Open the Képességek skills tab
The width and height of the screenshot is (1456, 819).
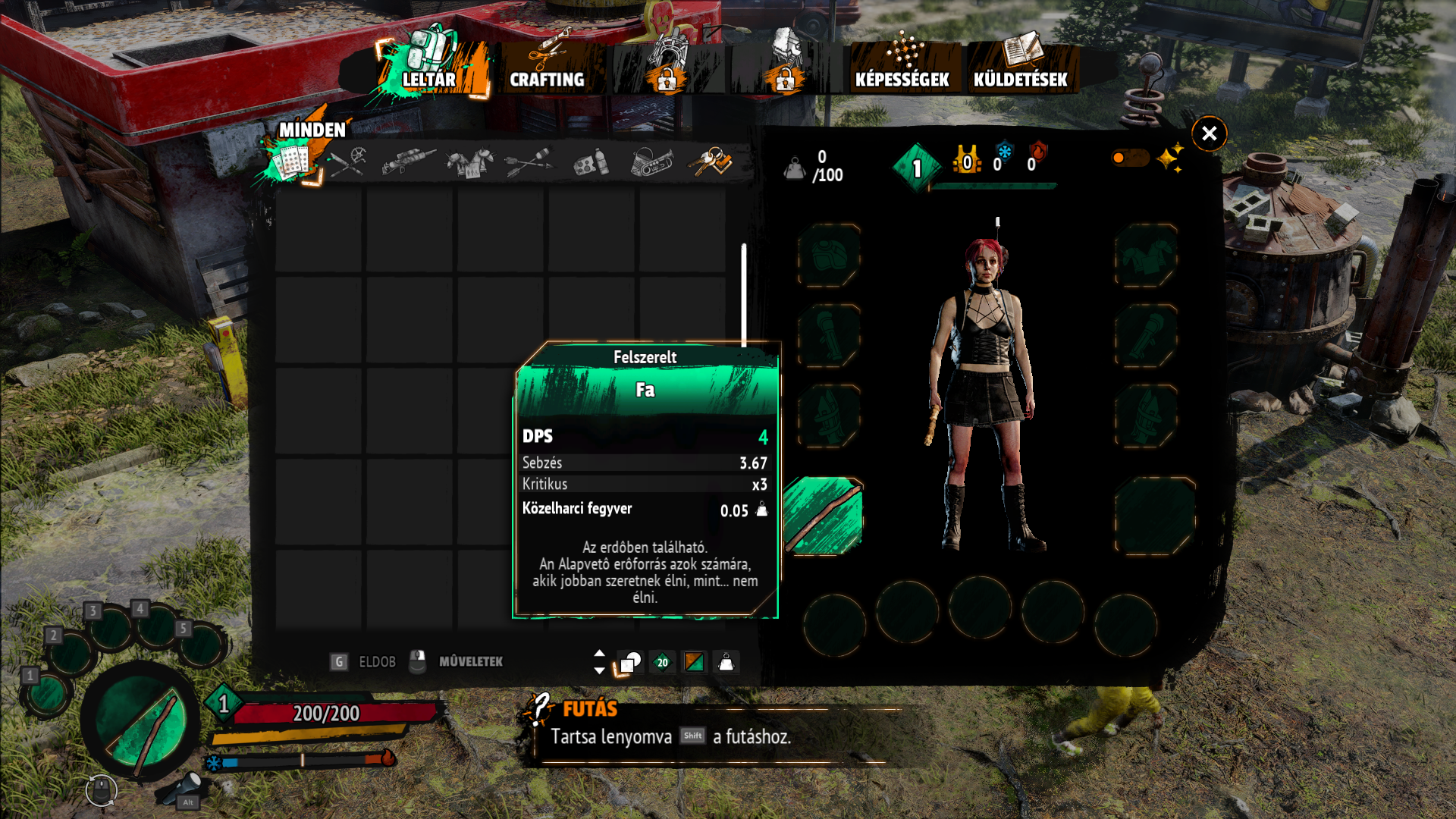click(902, 67)
